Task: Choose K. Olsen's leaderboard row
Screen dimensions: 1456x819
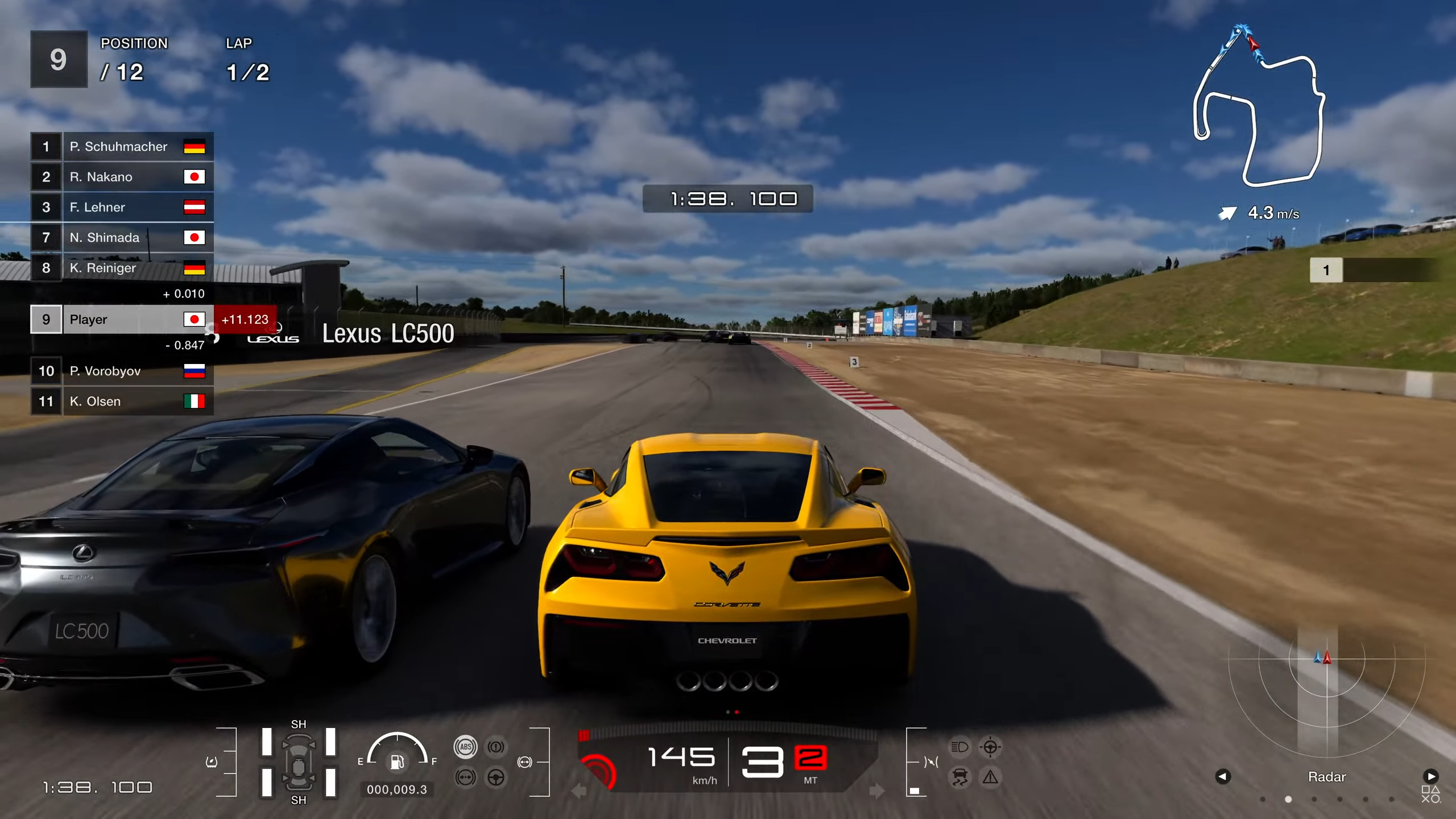Action: point(122,402)
